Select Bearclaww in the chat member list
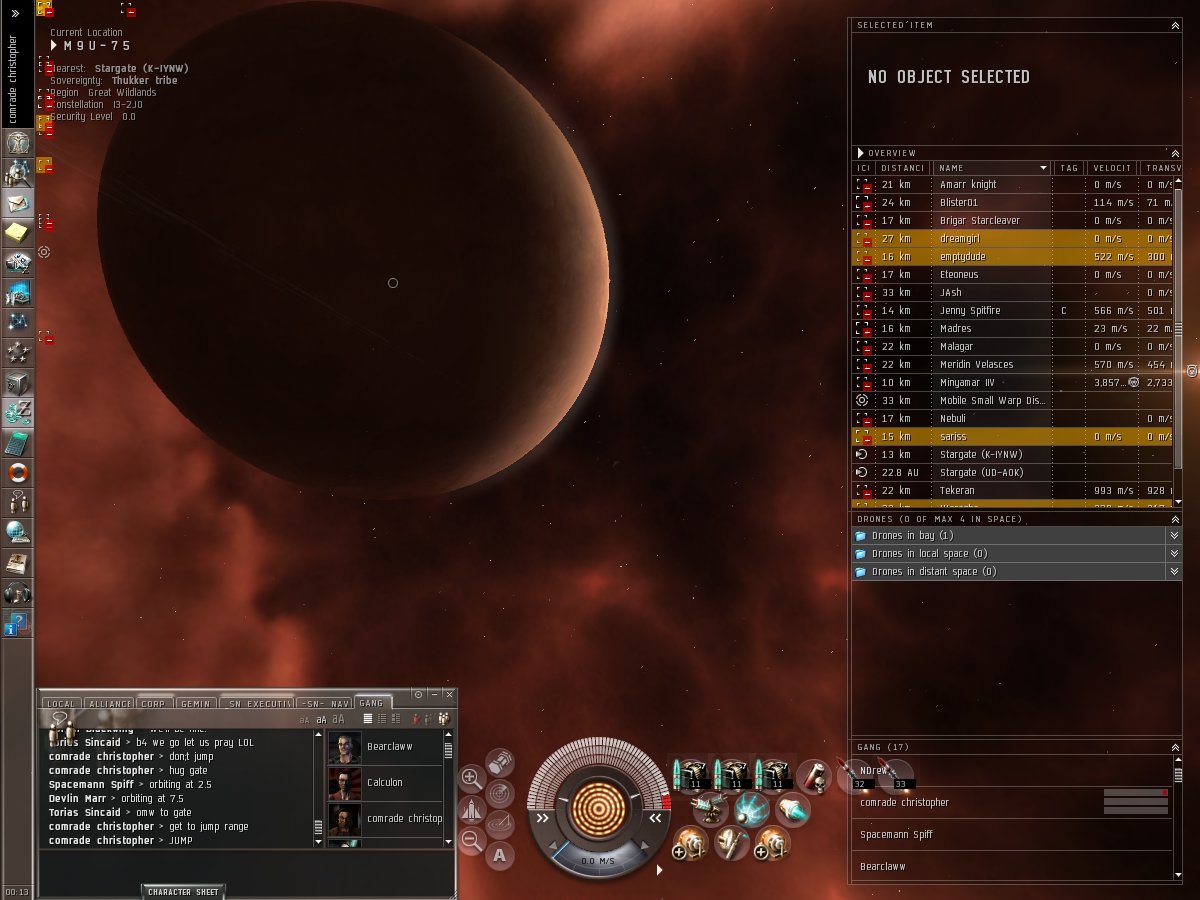The image size is (1200, 900). (389, 747)
